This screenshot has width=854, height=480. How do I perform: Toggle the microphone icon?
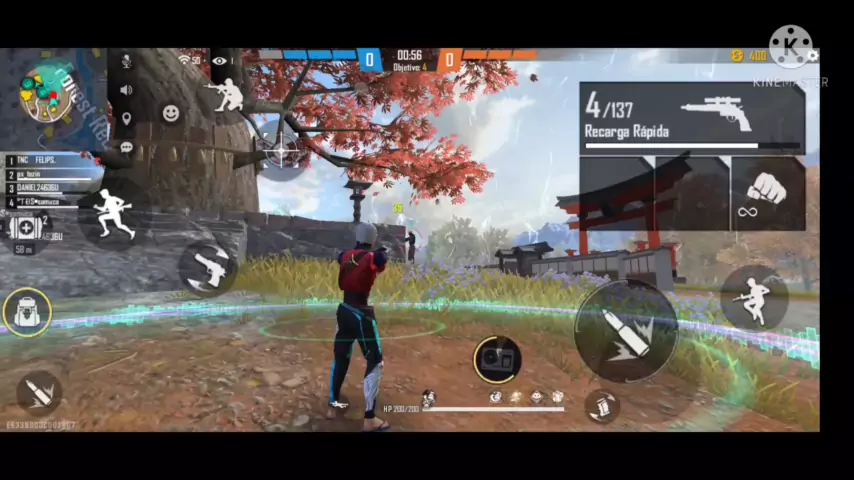[126, 62]
